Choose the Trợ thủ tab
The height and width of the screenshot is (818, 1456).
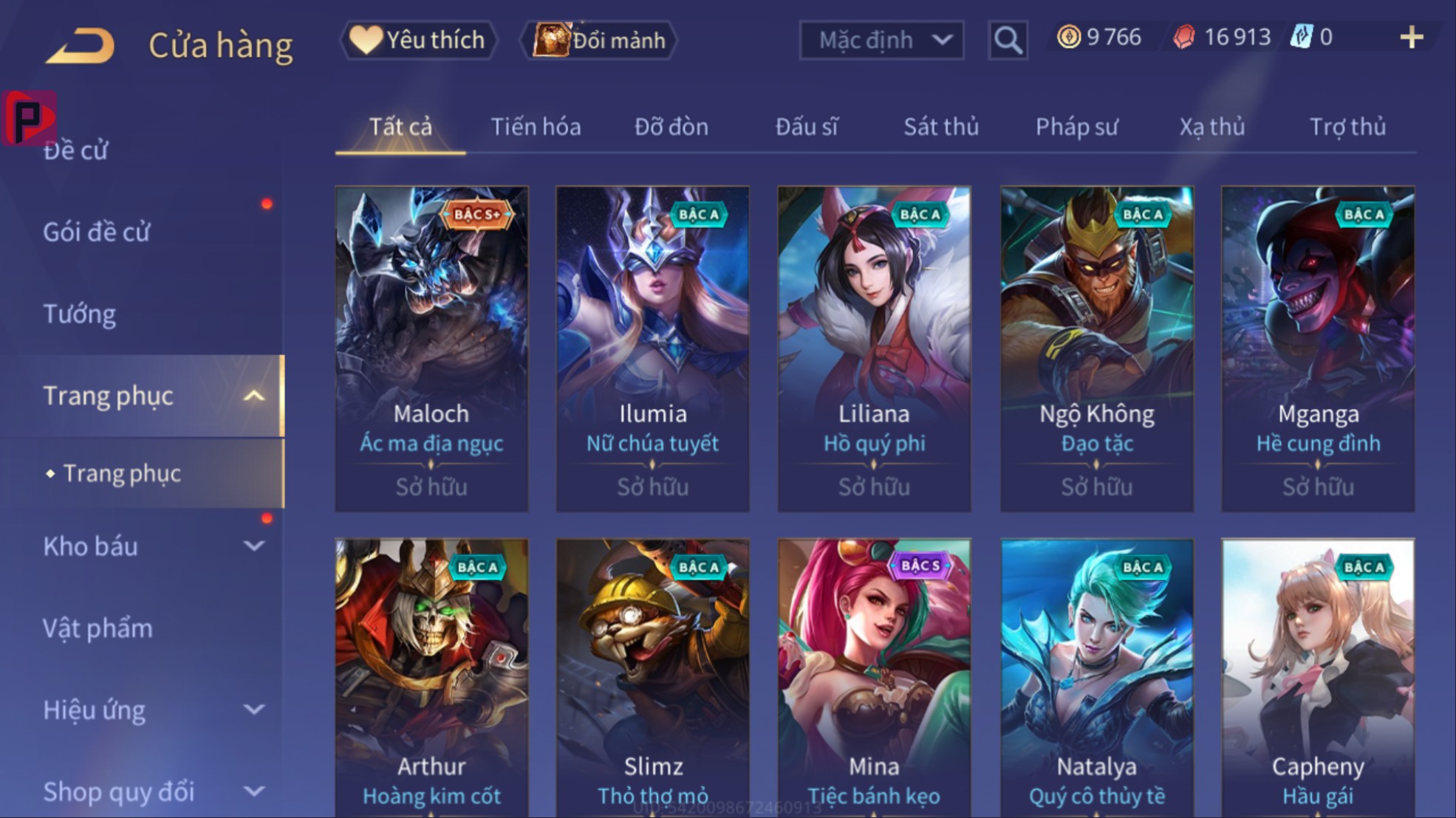coord(1347,127)
